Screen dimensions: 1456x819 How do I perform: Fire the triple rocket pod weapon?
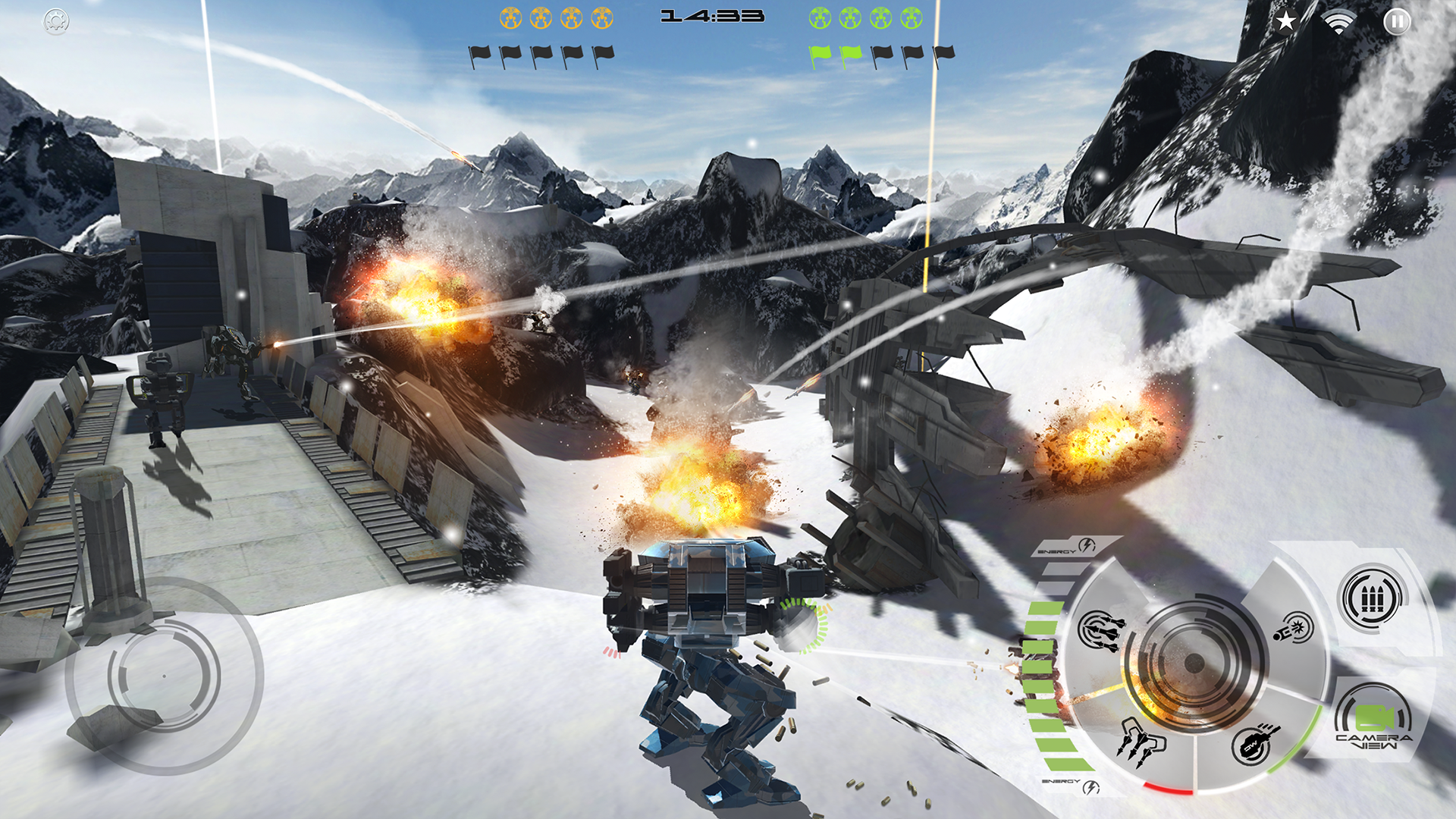click(1143, 742)
